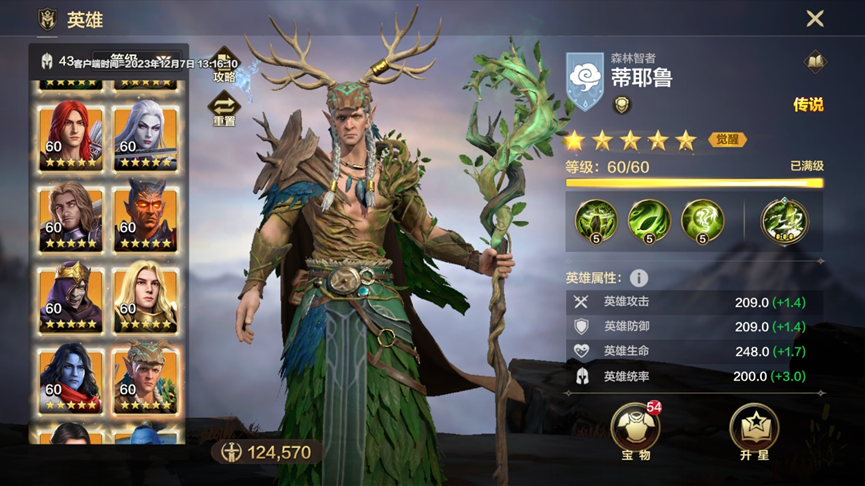This screenshot has height=486, width=865.
Task: Open the book icon beside the hero name
Action: pyautogui.click(x=815, y=62)
